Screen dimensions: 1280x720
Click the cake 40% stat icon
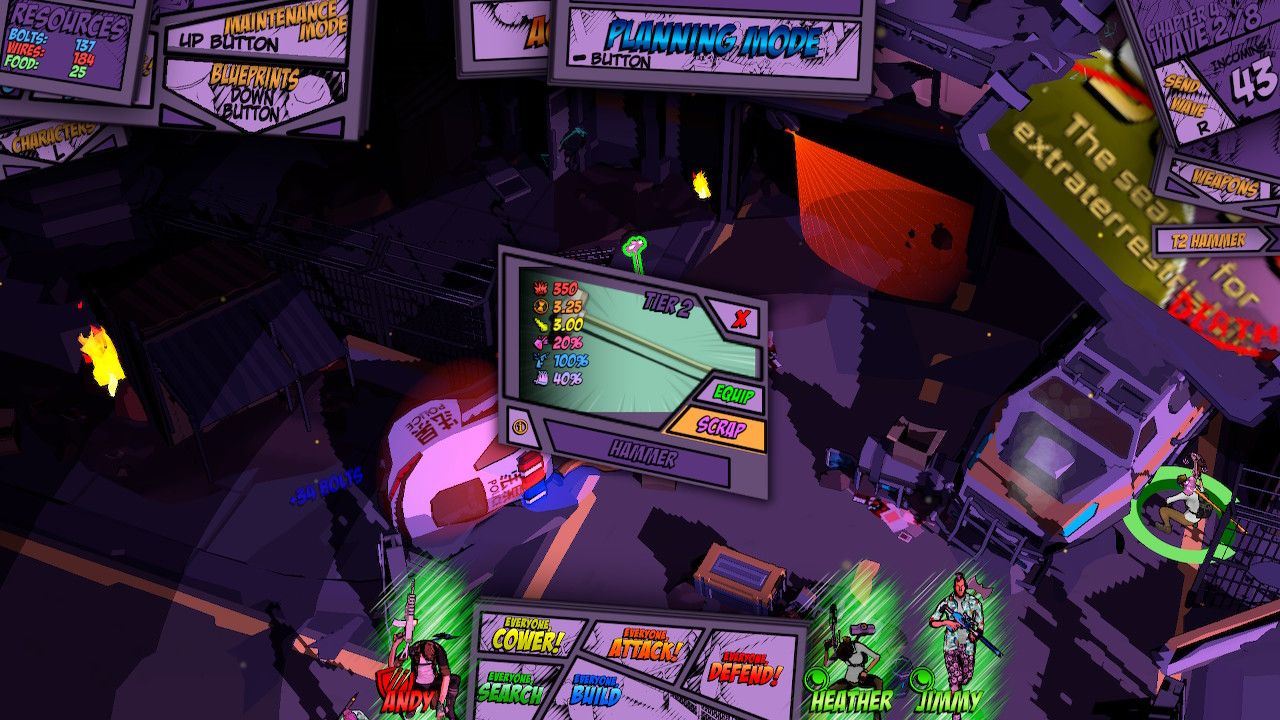pos(541,378)
